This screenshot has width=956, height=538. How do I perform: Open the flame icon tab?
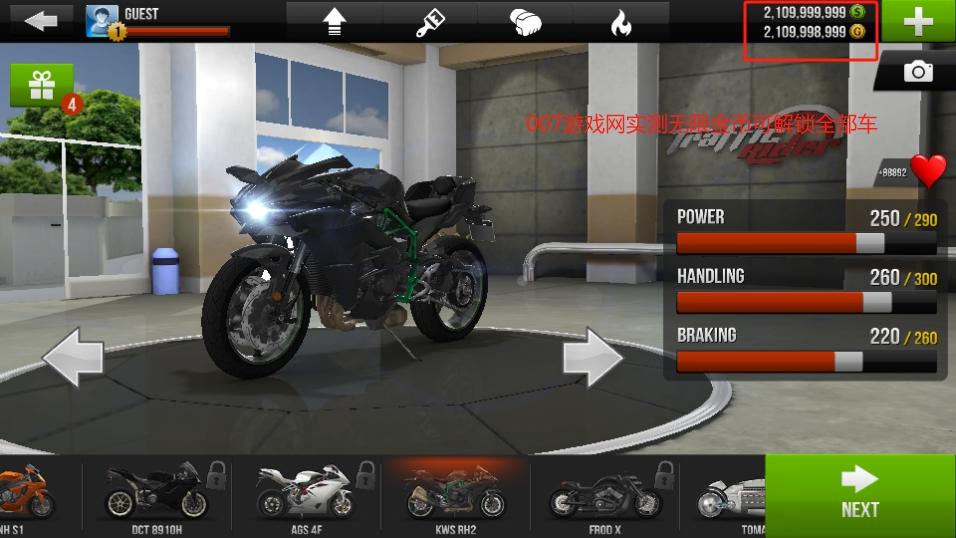pos(621,22)
